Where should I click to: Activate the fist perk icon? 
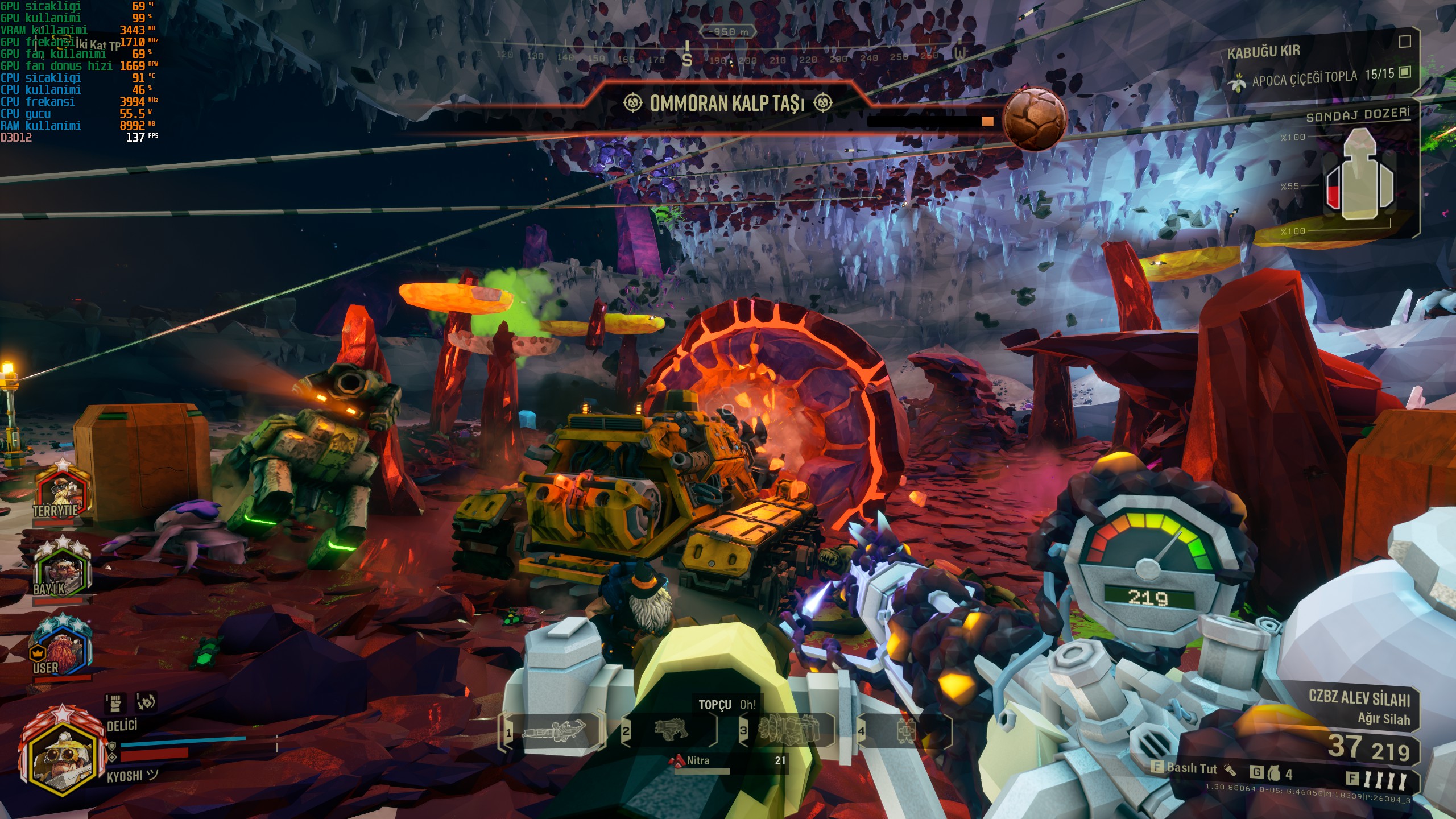pos(115,703)
